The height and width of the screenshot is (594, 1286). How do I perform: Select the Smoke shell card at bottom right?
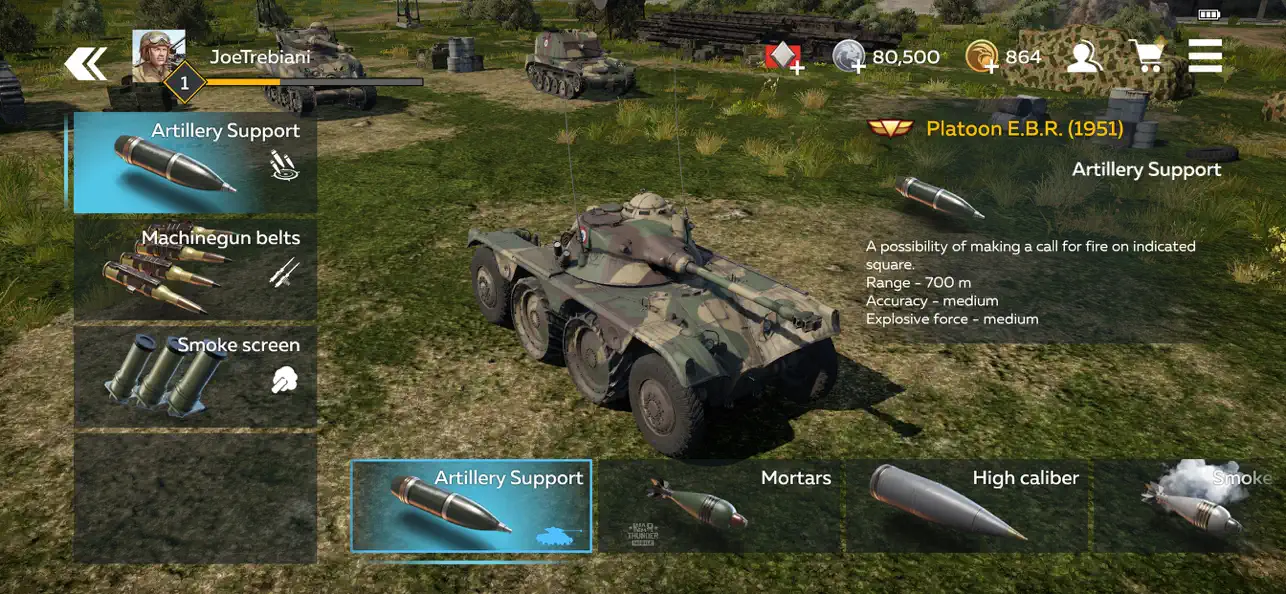(1190, 506)
